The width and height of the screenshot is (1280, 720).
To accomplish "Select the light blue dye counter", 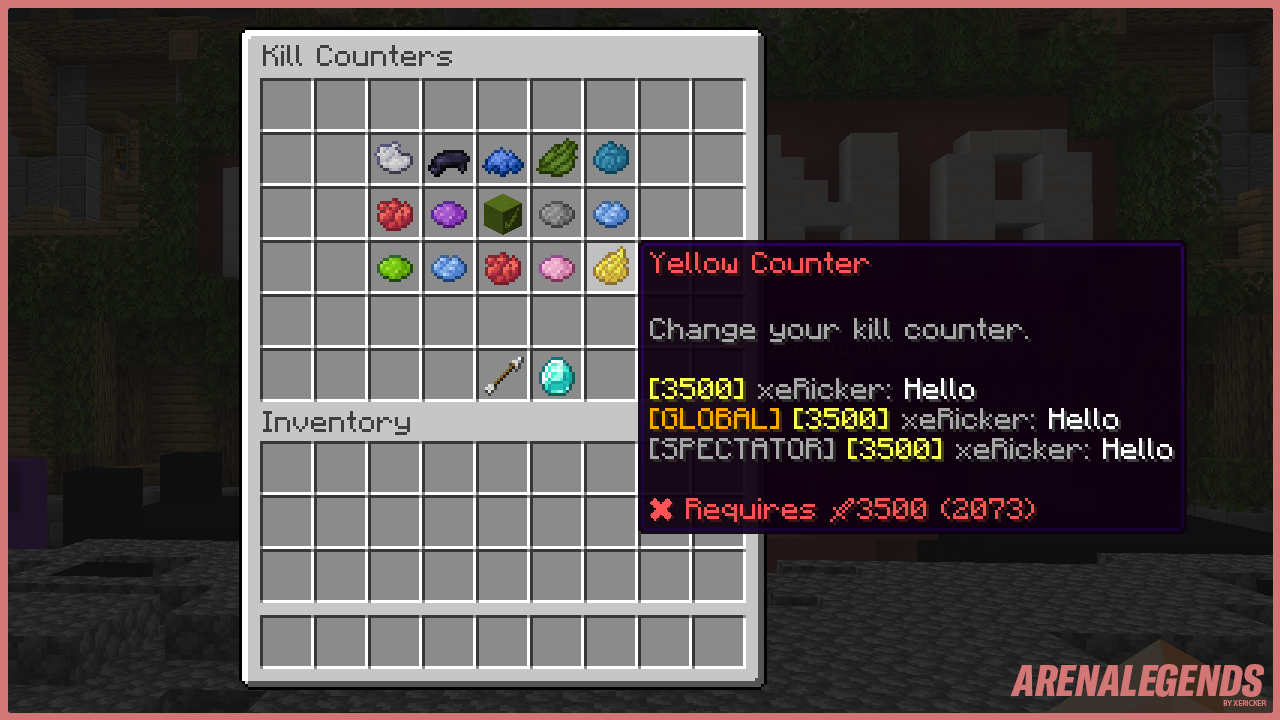I will pyautogui.click(x=610, y=213).
